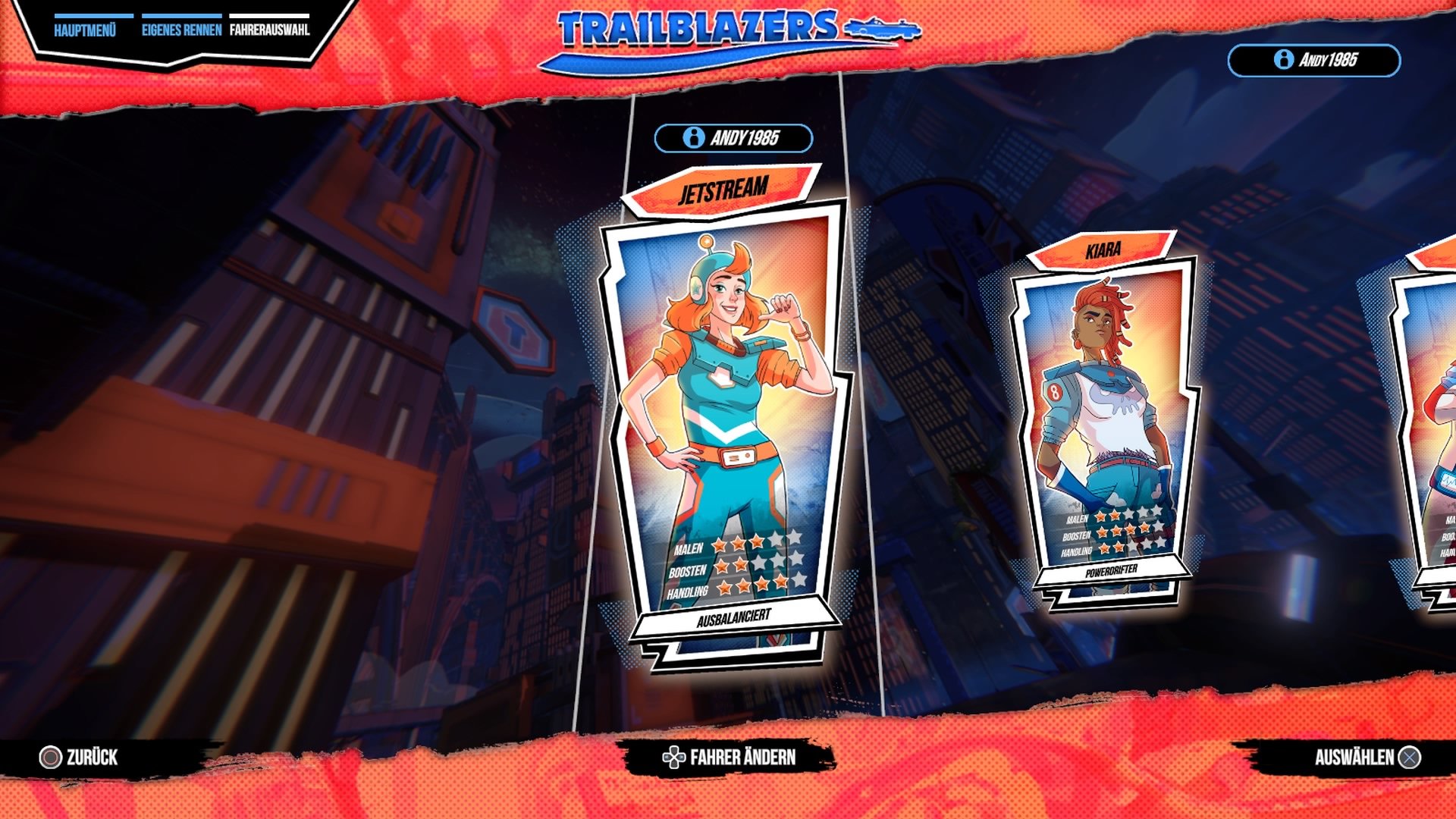1456x819 pixels.
Task: Select the Jetstream nameplate above the character card
Action: (x=723, y=192)
